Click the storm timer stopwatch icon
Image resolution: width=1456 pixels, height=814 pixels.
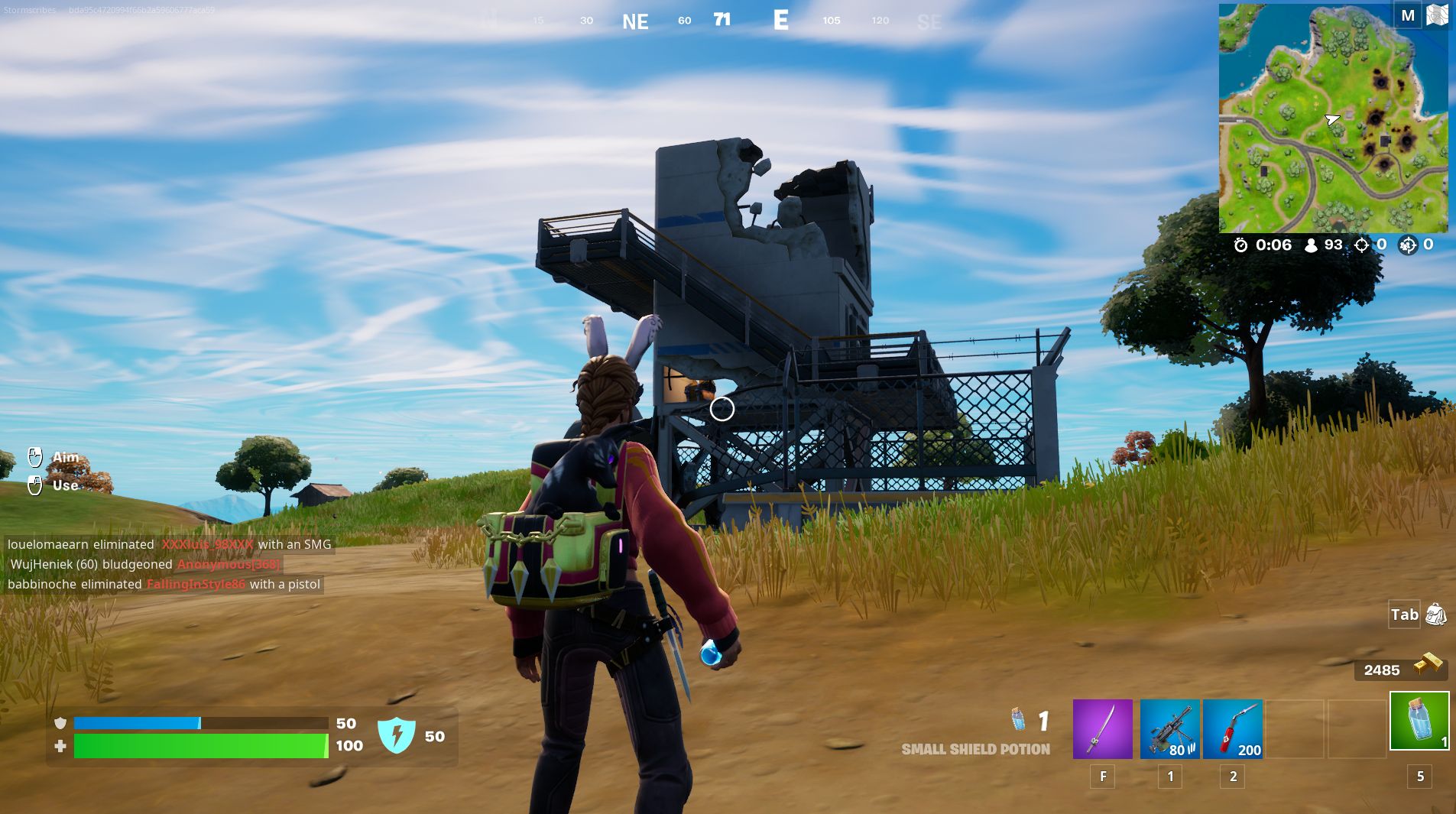pyautogui.click(x=1242, y=245)
